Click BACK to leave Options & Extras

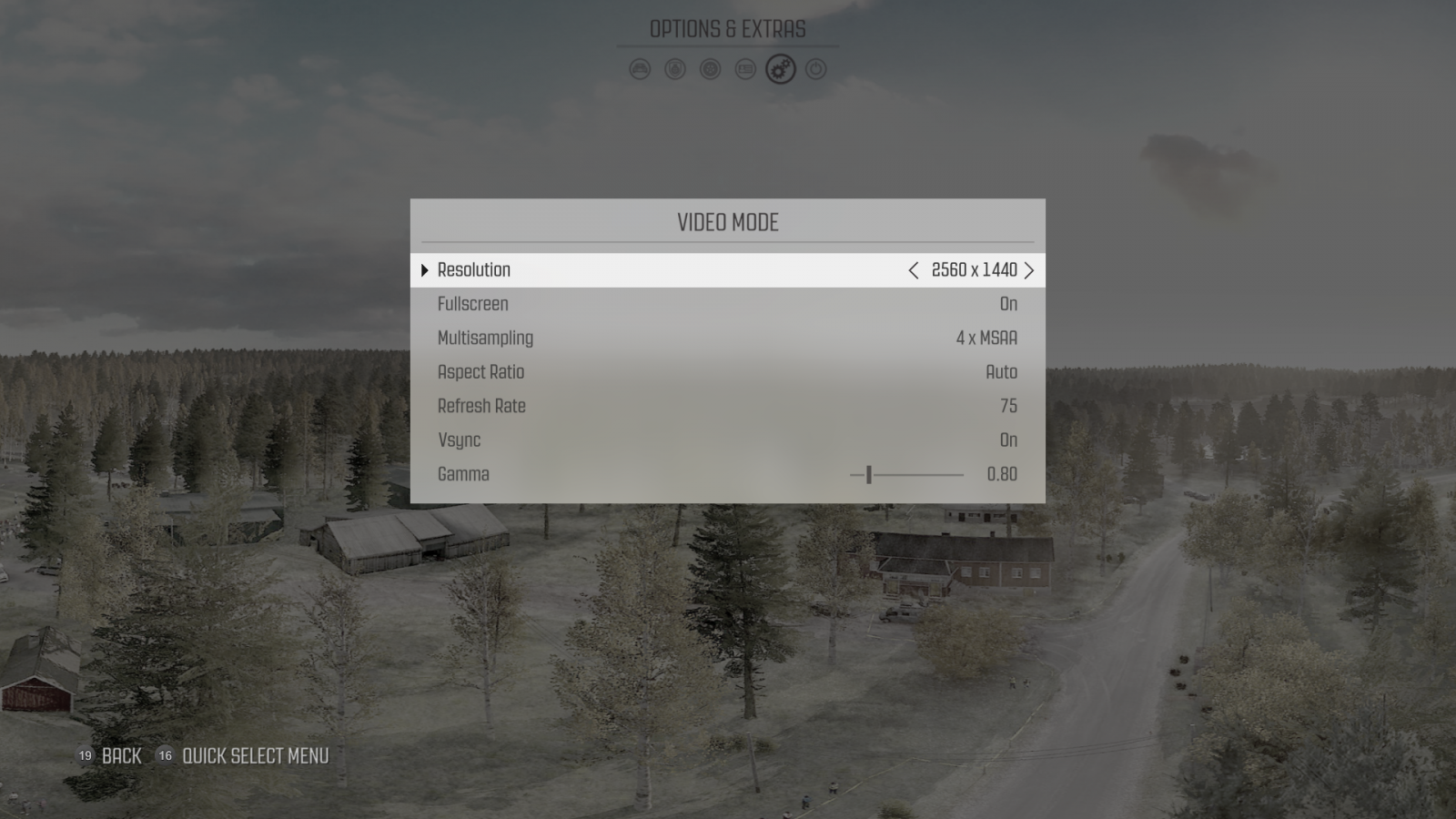120,756
